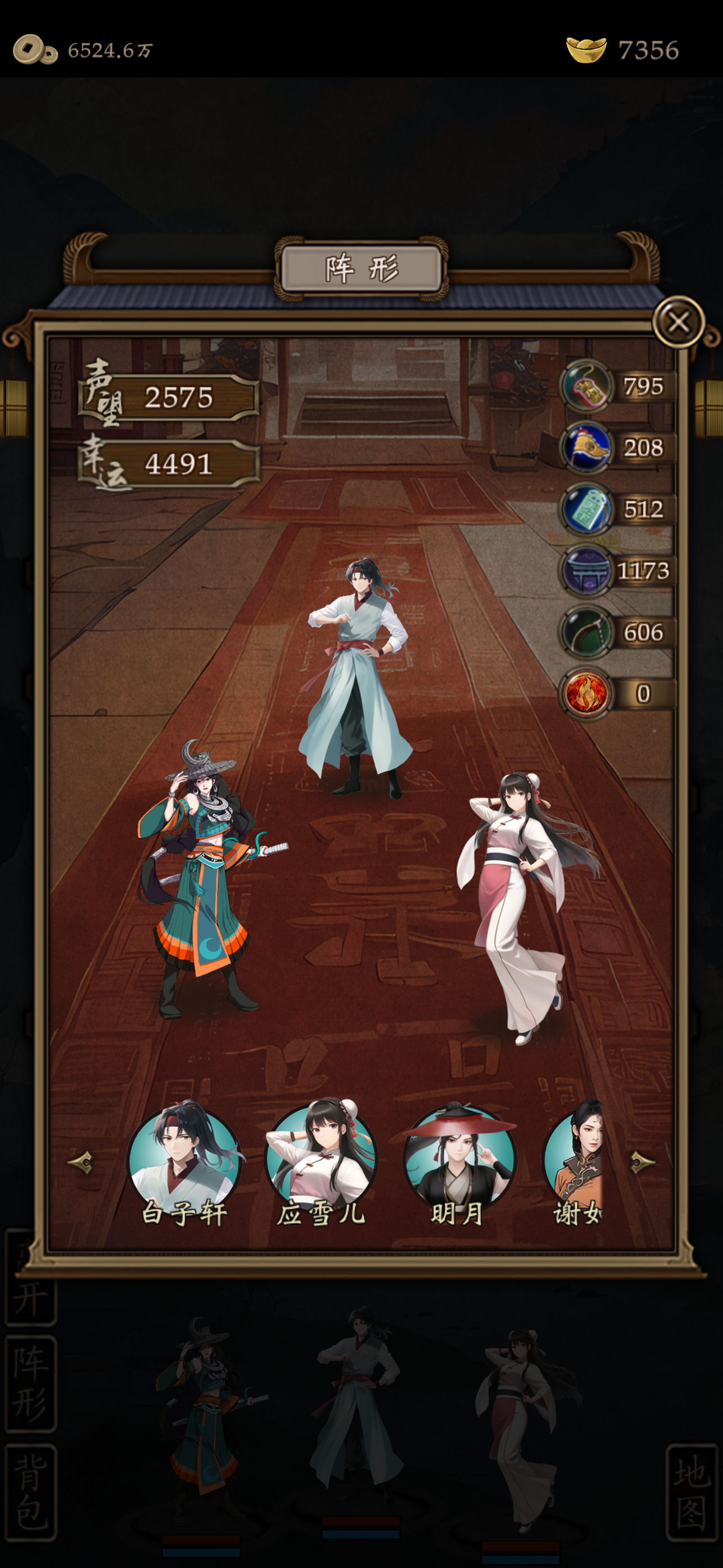Close the 阵形 formation panel
The height and width of the screenshot is (1568, 723).
point(678,321)
